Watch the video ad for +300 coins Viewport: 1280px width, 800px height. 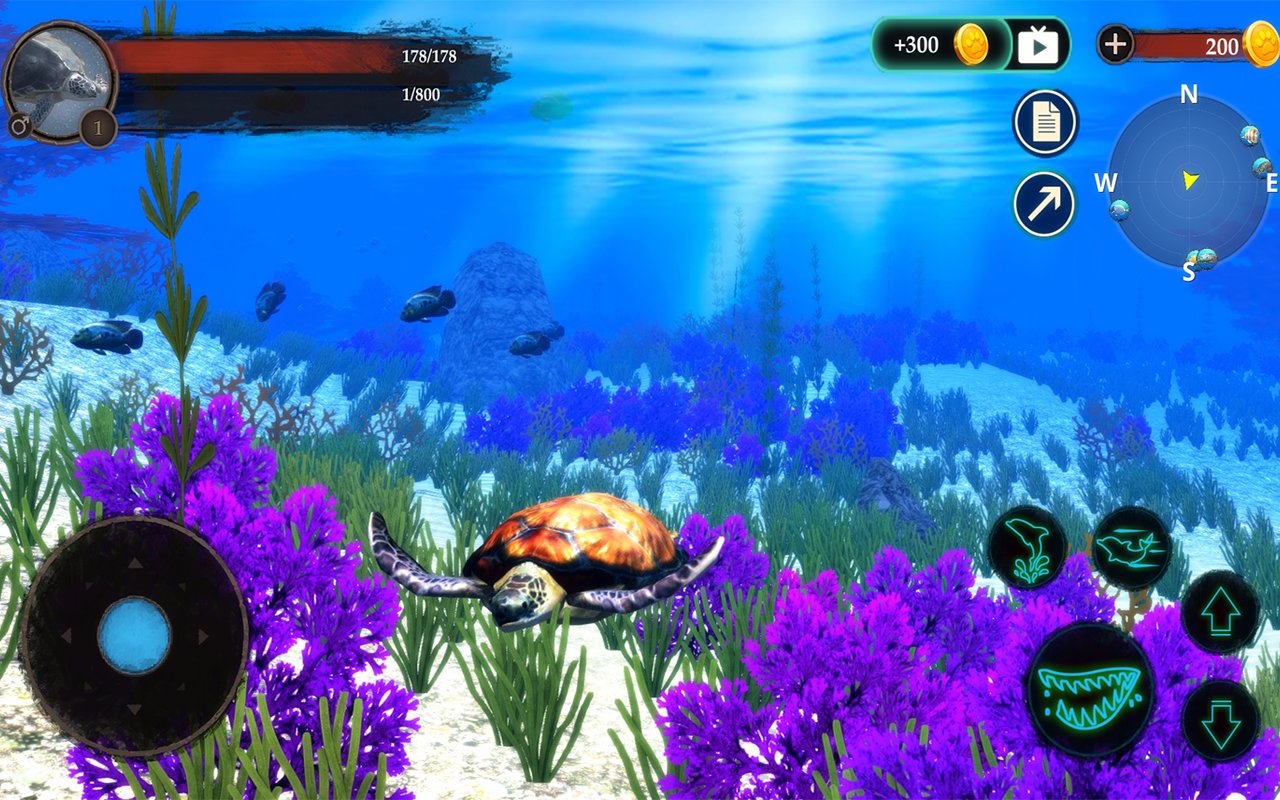pos(1038,45)
